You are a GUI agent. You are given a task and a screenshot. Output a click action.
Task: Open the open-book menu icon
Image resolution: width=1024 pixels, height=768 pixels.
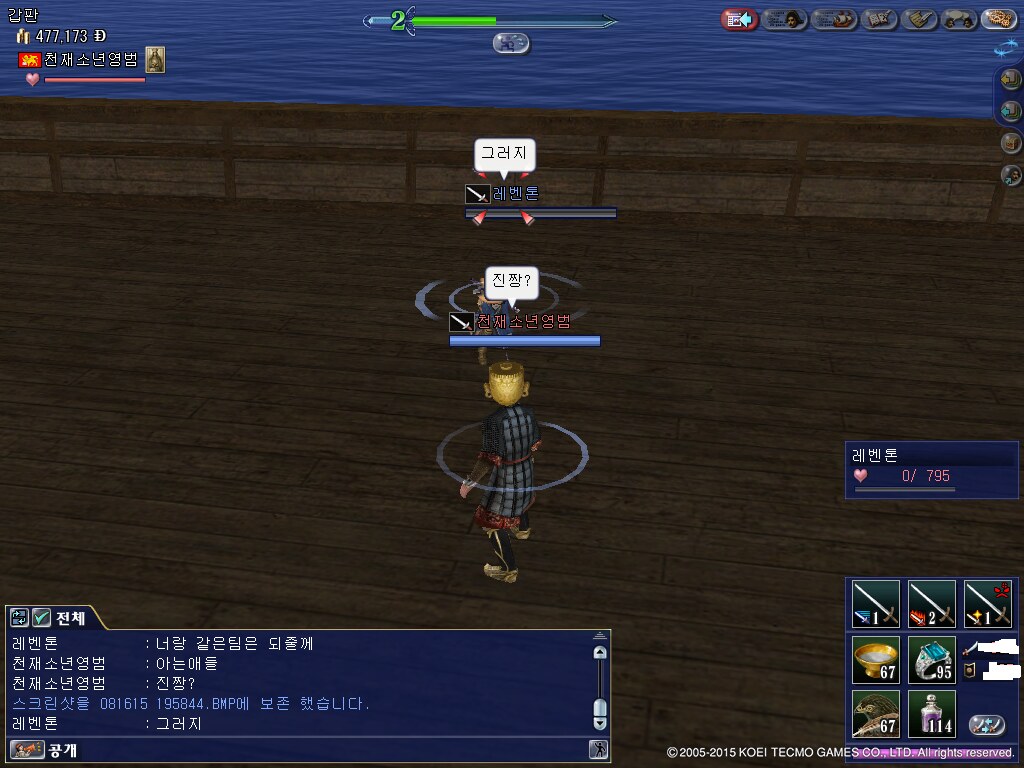coord(879,19)
